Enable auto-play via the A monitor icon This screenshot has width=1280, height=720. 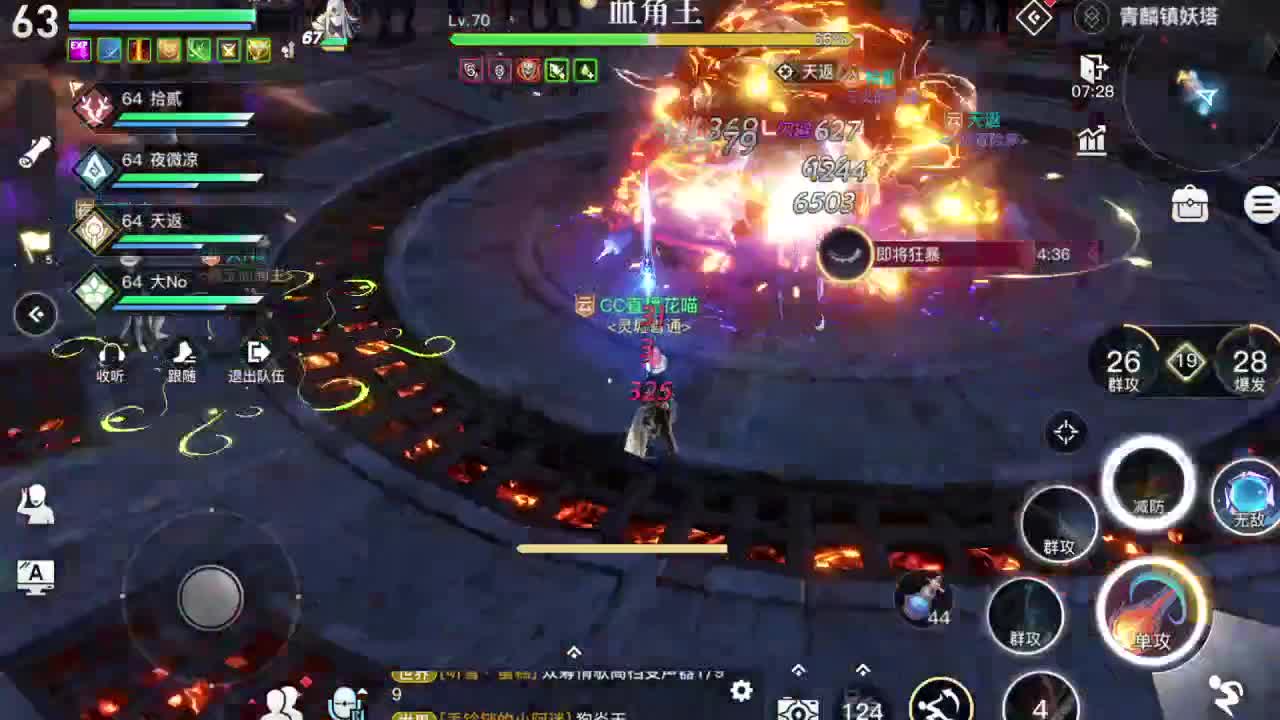(x=33, y=577)
